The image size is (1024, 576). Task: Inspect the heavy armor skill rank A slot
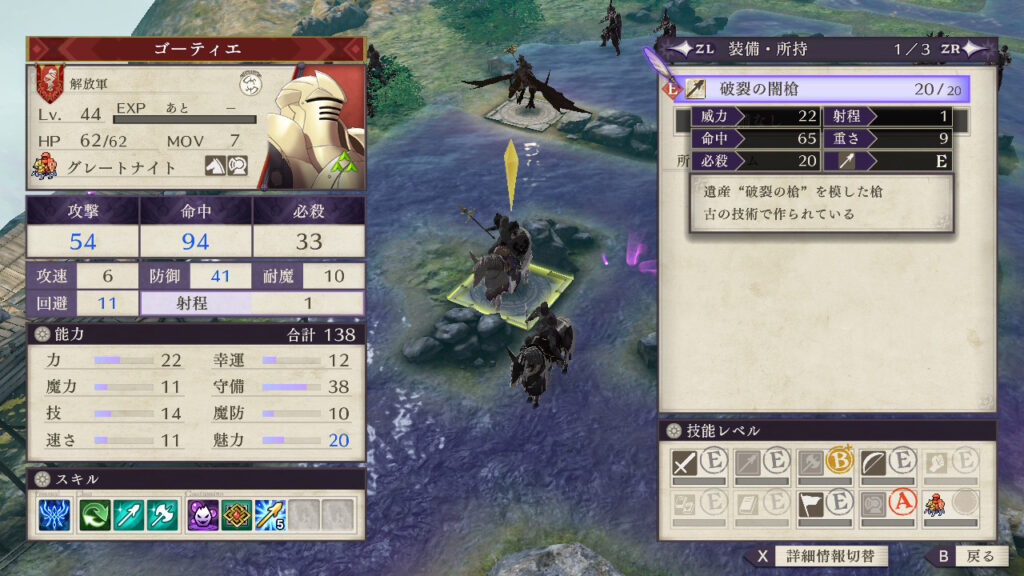(x=887, y=505)
